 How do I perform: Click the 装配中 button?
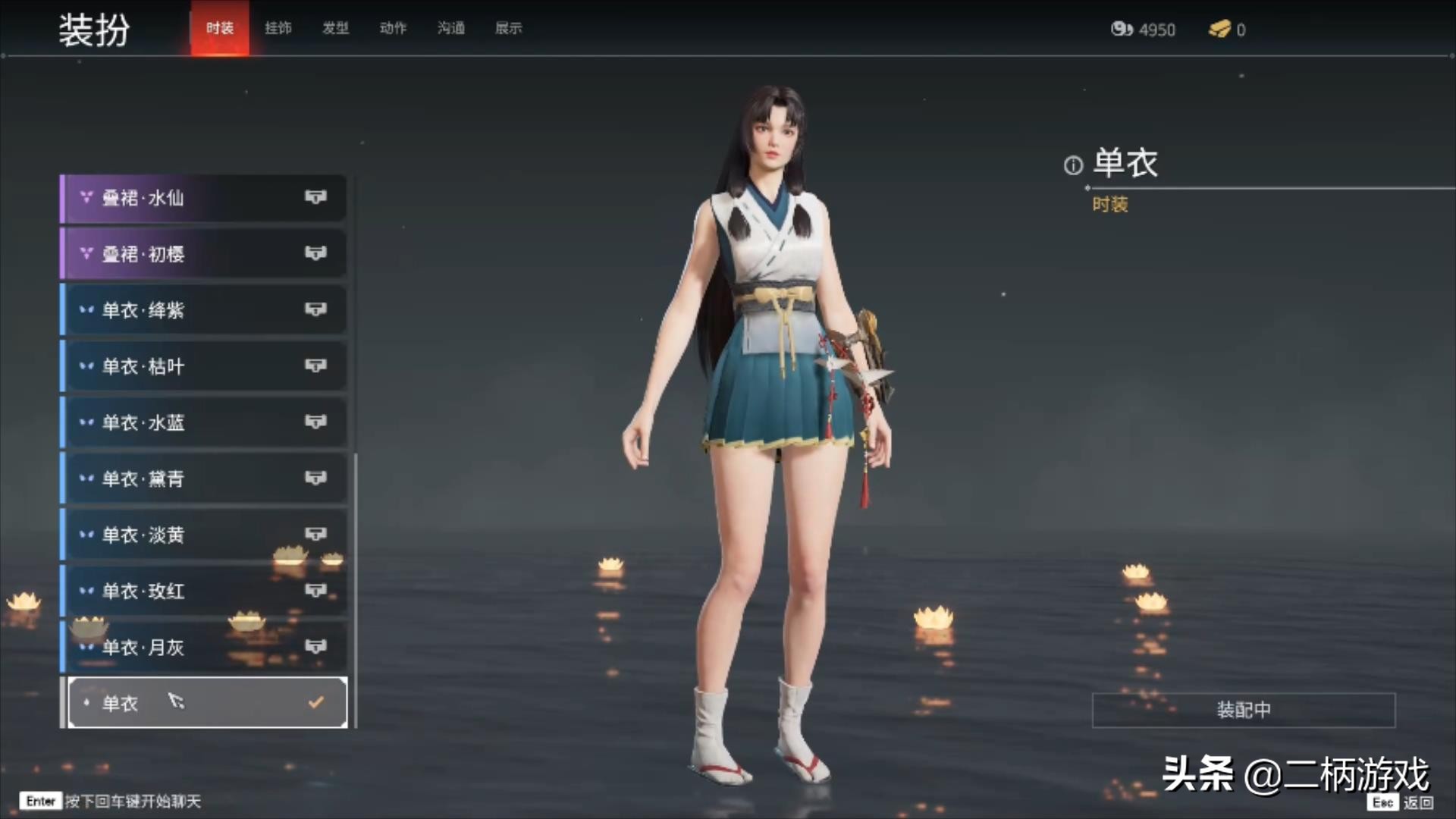coord(1243,710)
